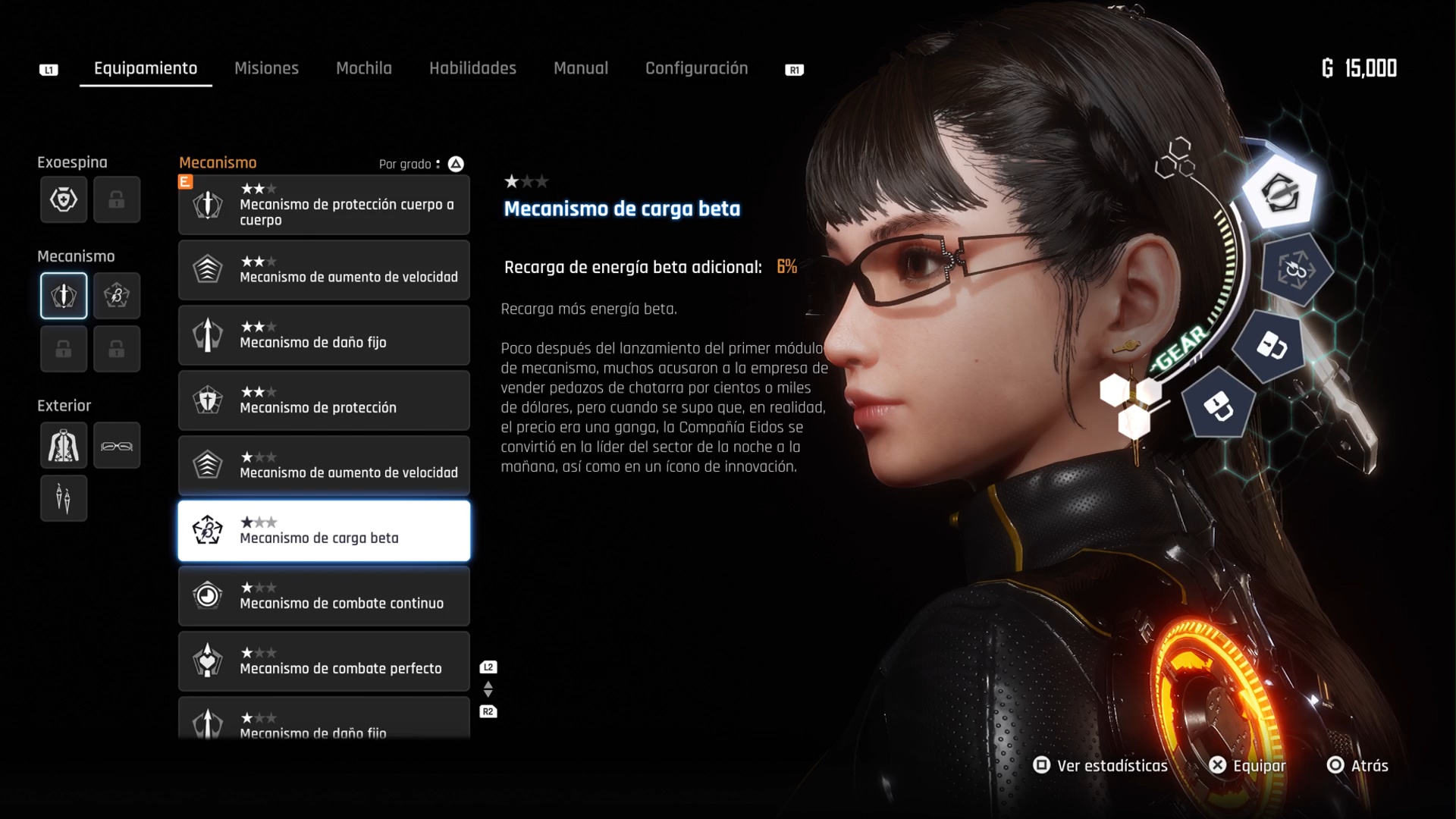The width and height of the screenshot is (1456, 819).
Task: Click the R2 scroll-down indicator
Action: point(488,712)
